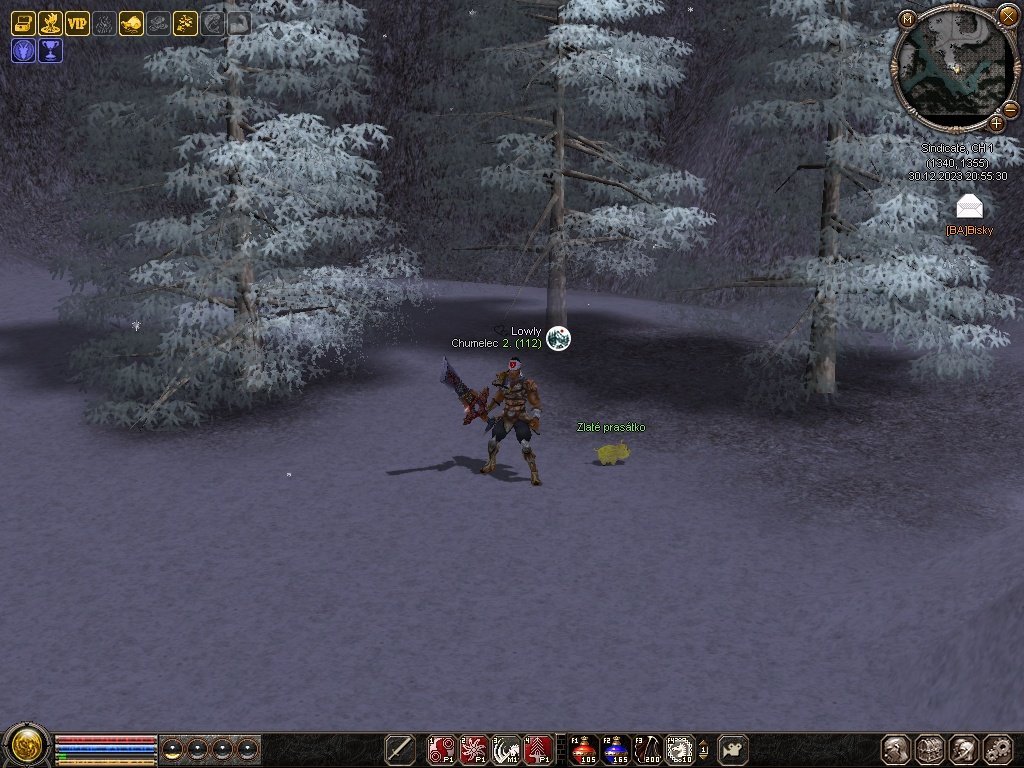The height and width of the screenshot is (768, 1024).
Task: Use the red health potion in slot F1
Action: pyautogui.click(x=584, y=748)
